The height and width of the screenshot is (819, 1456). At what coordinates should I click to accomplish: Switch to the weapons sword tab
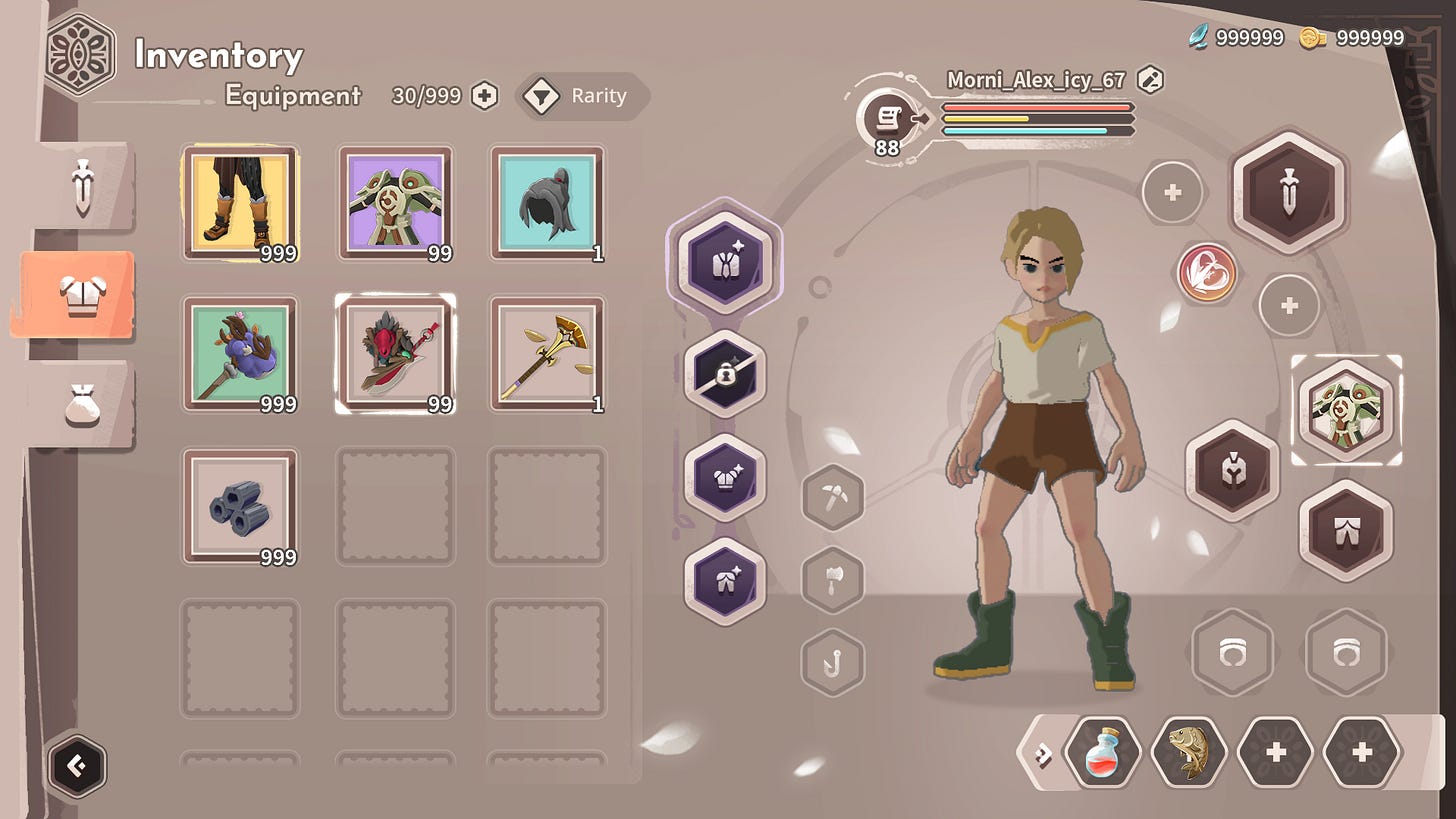(82, 186)
